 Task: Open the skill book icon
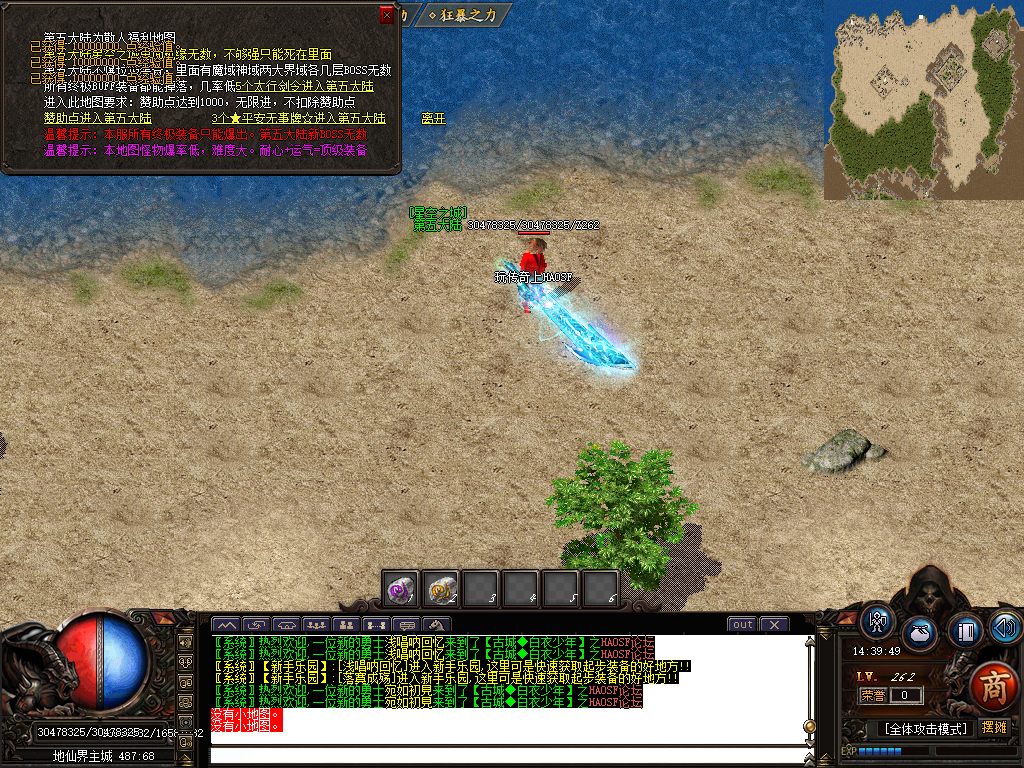click(x=964, y=631)
